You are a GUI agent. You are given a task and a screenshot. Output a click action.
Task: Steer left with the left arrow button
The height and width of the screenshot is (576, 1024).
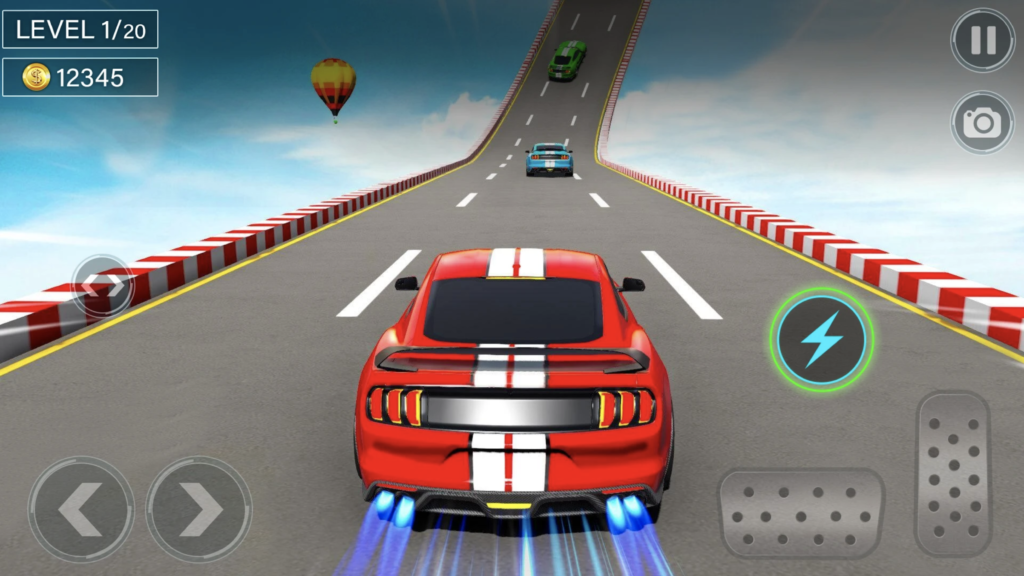pyautogui.click(x=81, y=509)
